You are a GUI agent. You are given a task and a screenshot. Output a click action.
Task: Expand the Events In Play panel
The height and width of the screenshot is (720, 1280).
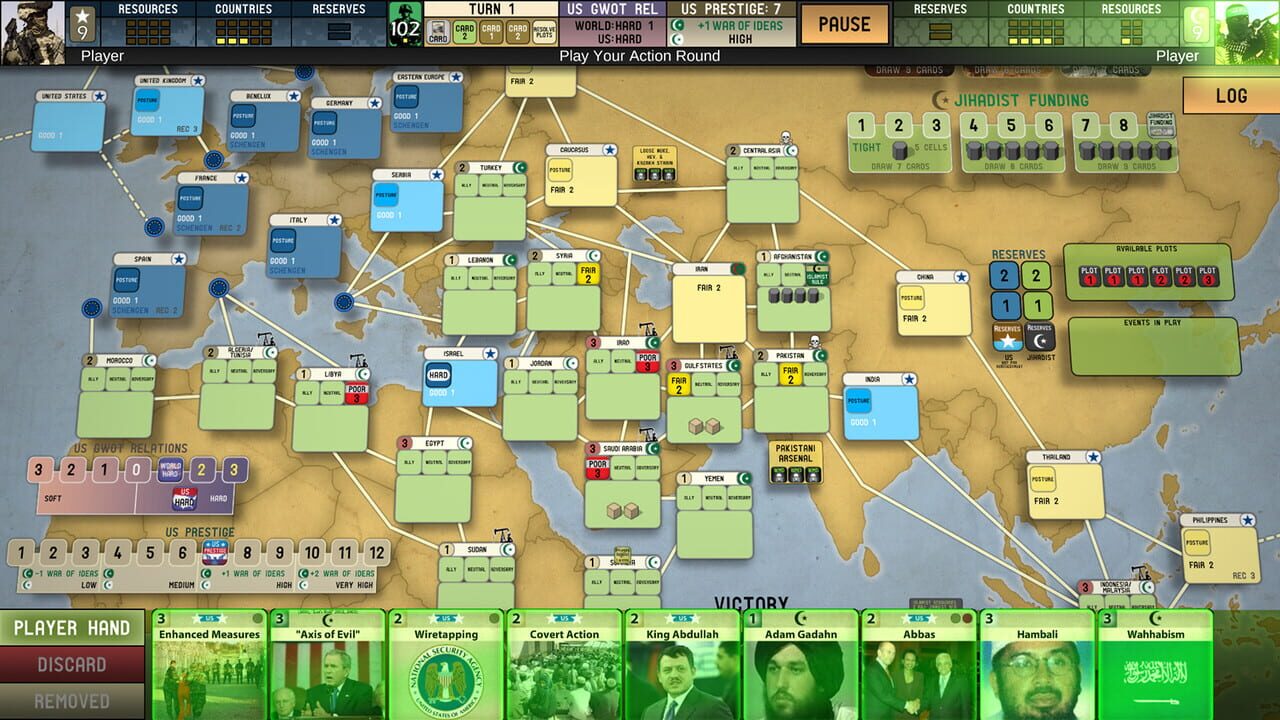click(1150, 321)
